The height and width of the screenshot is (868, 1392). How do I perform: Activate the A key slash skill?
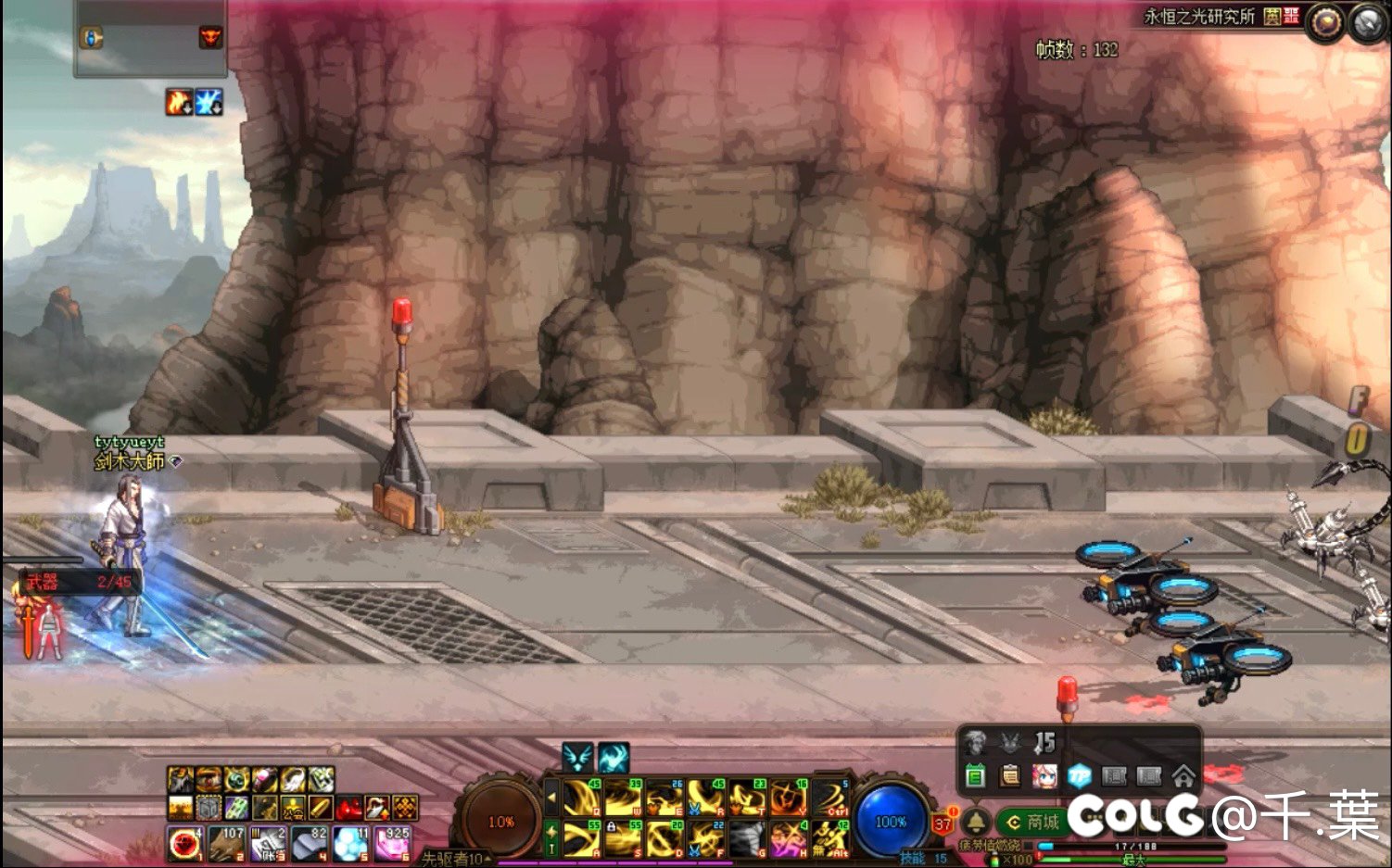582,839
